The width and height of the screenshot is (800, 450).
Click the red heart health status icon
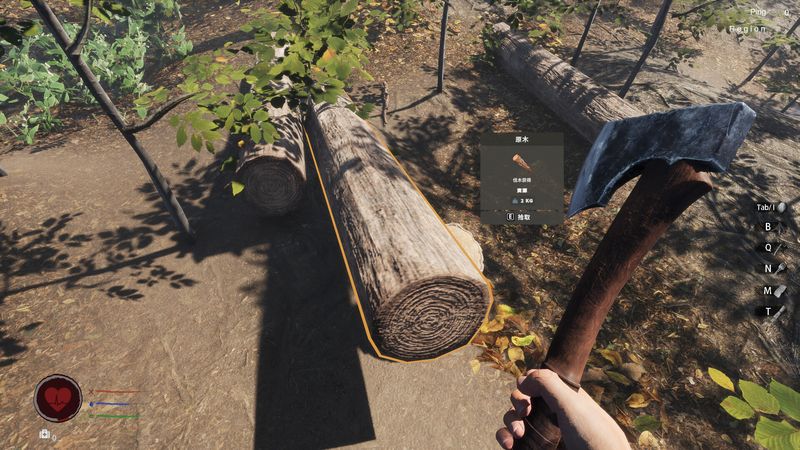pyautogui.click(x=58, y=398)
